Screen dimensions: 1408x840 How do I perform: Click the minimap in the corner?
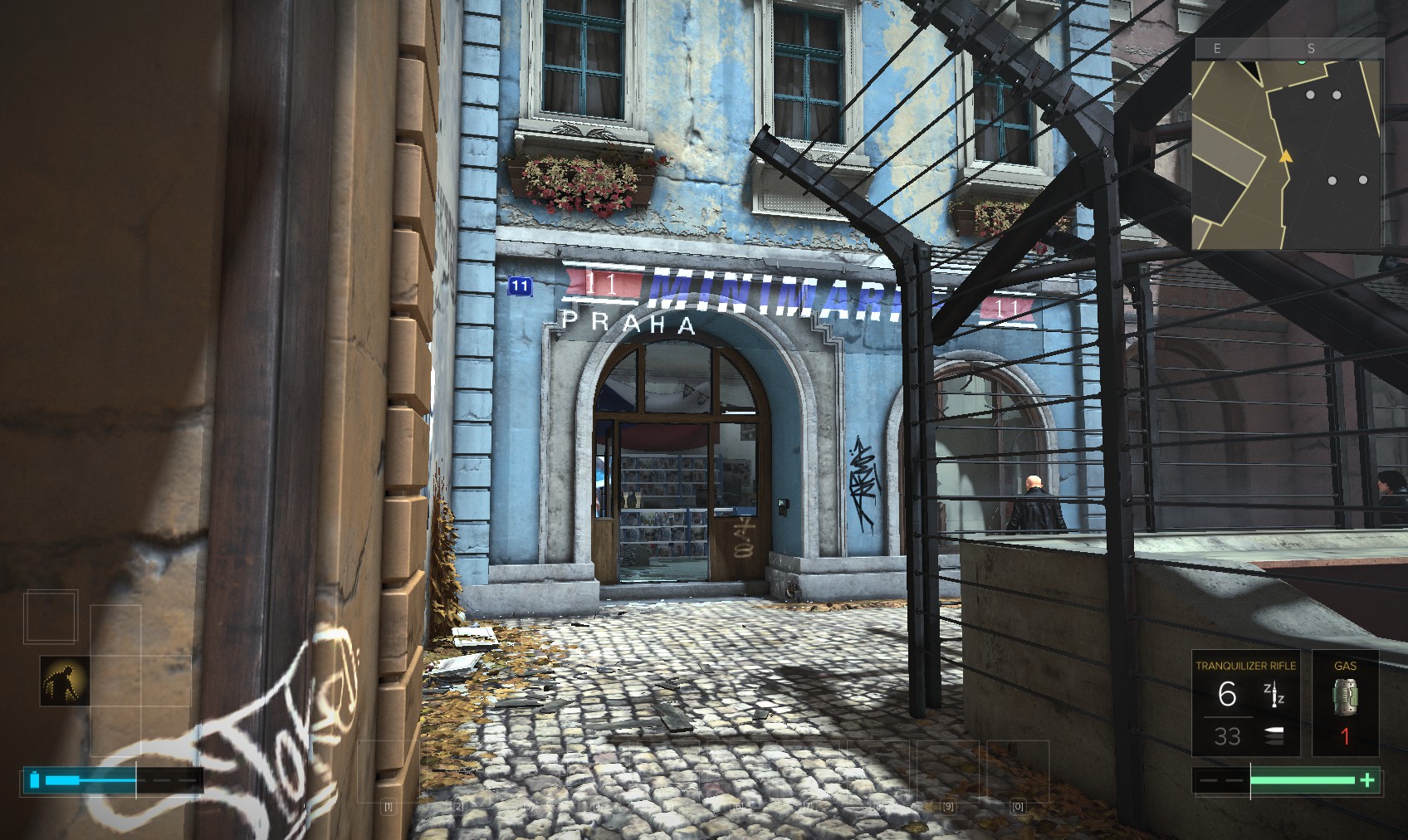(1287, 154)
